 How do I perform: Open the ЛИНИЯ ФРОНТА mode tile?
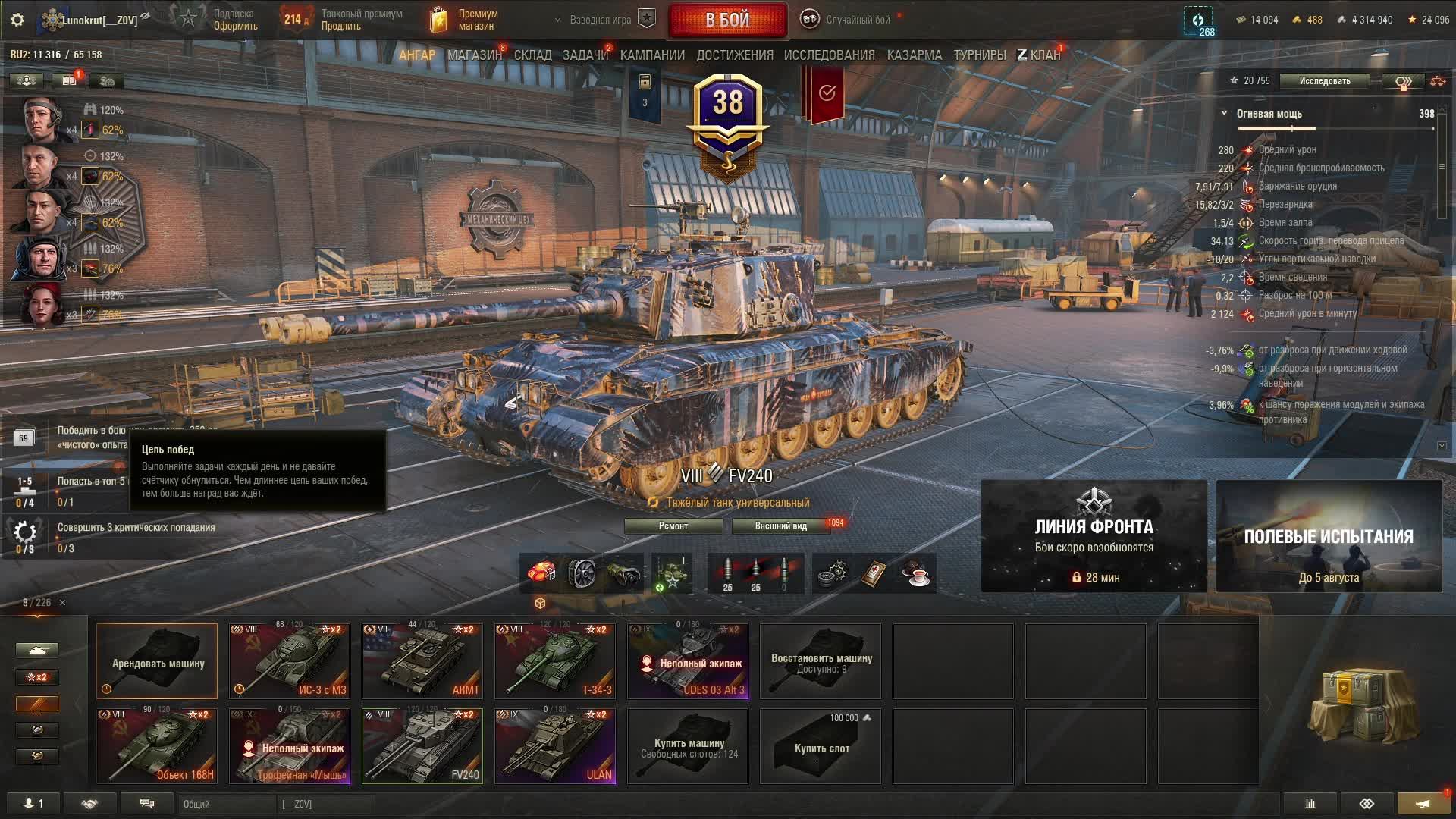coord(1094,536)
